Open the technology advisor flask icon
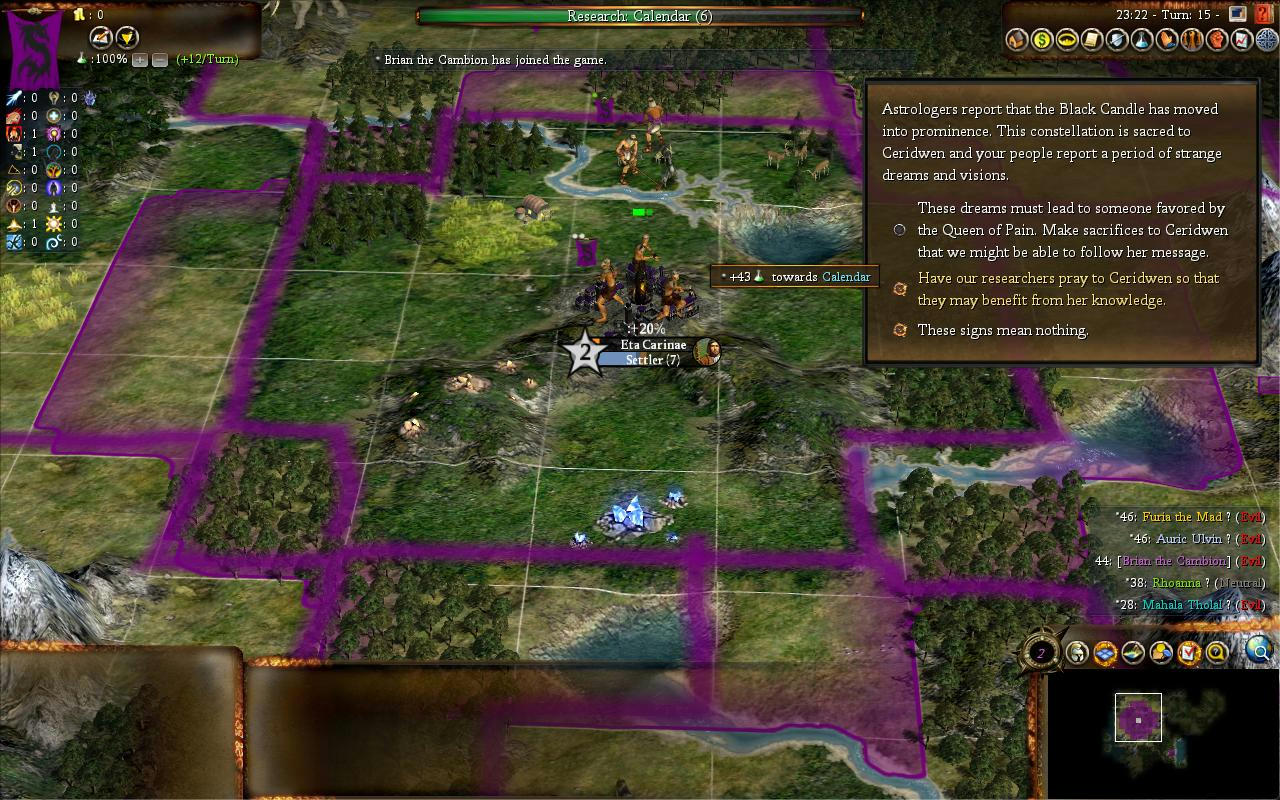 click(x=1142, y=40)
